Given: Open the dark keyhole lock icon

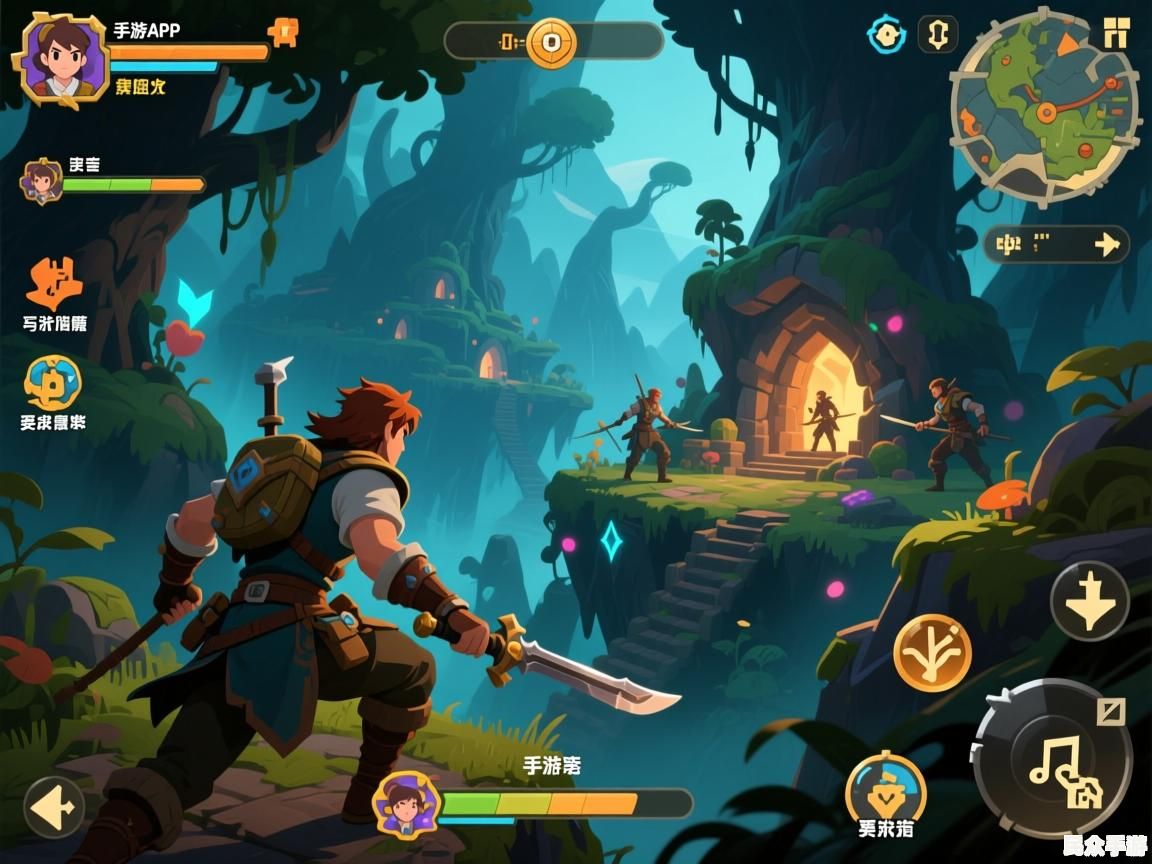Looking at the screenshot, I should [937, 35].
